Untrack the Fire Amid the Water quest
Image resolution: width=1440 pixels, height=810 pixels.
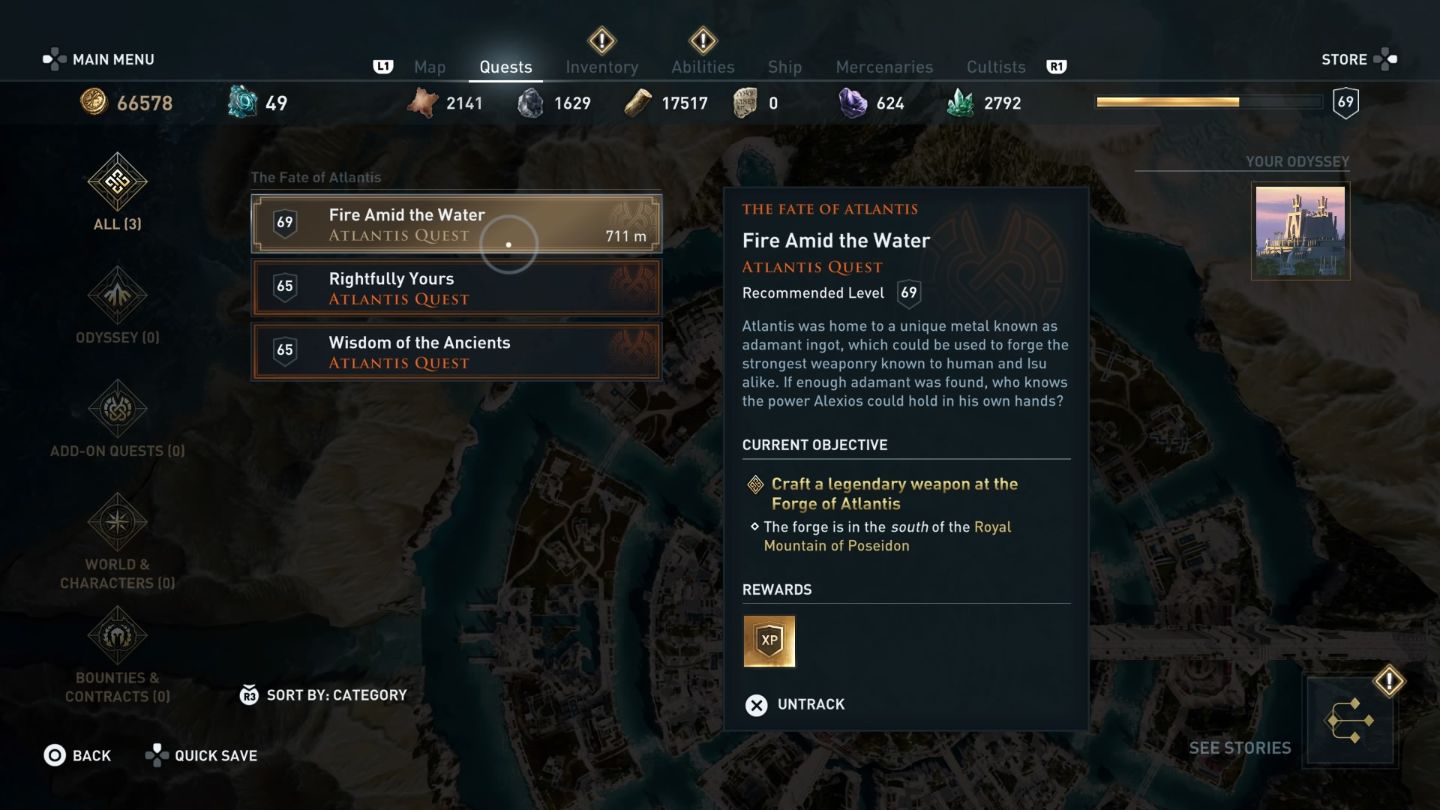(x=795, y=704)
